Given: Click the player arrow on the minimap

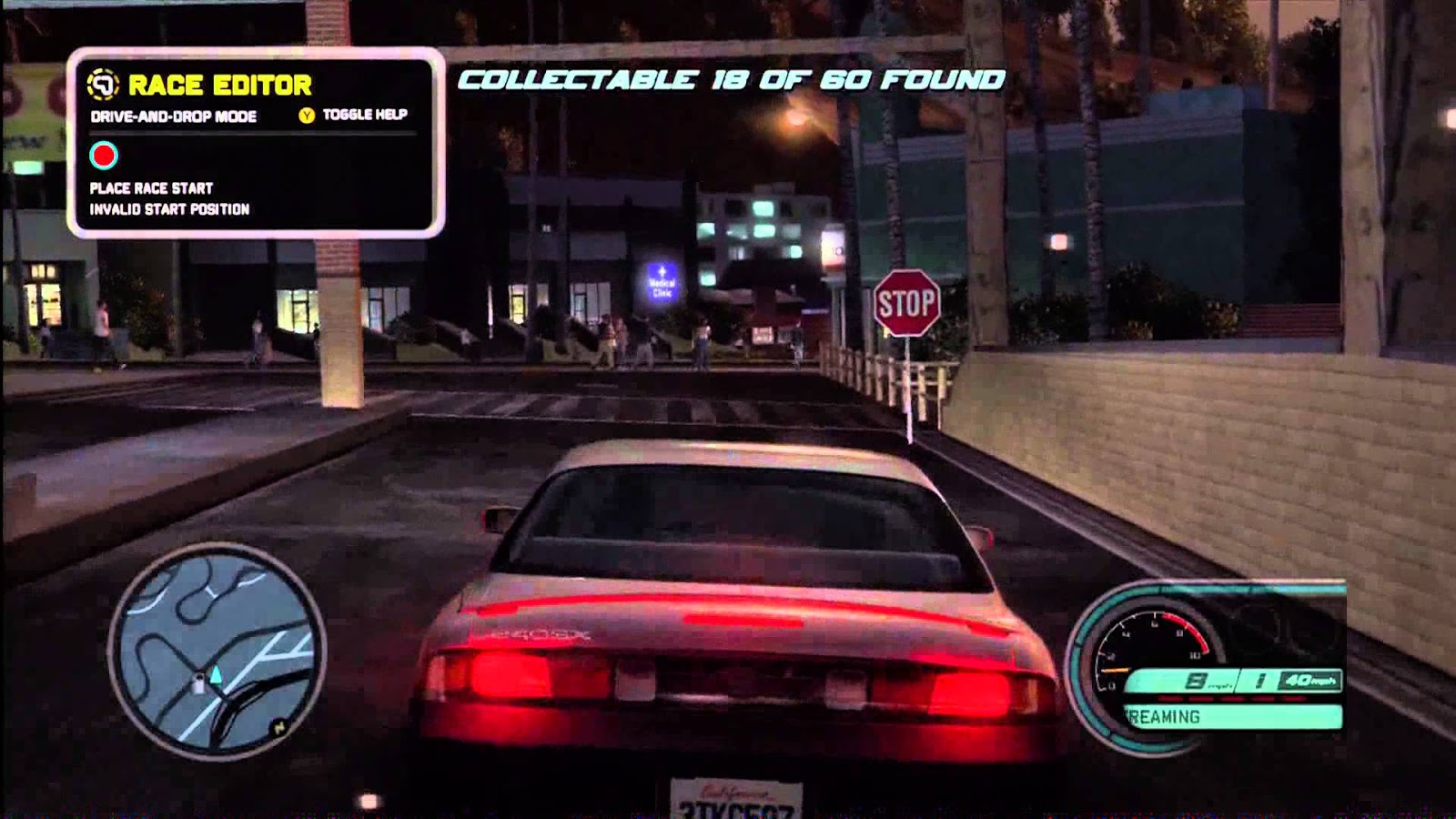Looking at the screenshot, I should 216,675.
